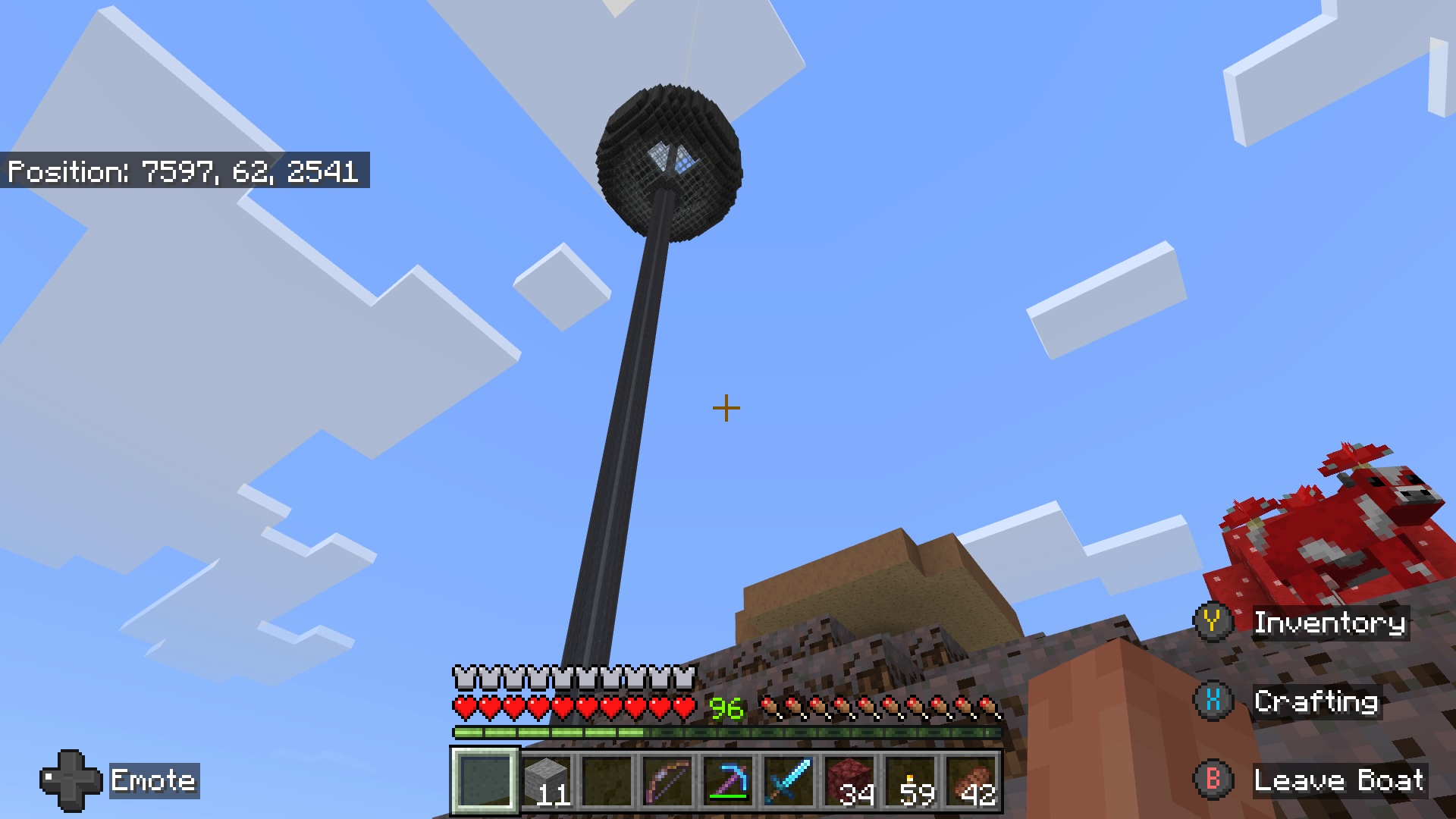Click the rightmost drumstick hunger icon

[990, 705]
